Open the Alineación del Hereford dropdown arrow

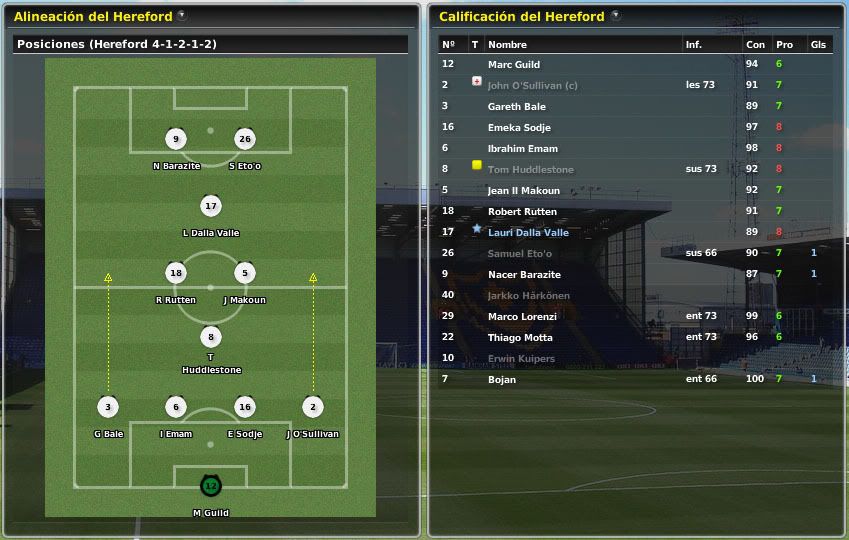pyautogui.click(x=181, y=16)
